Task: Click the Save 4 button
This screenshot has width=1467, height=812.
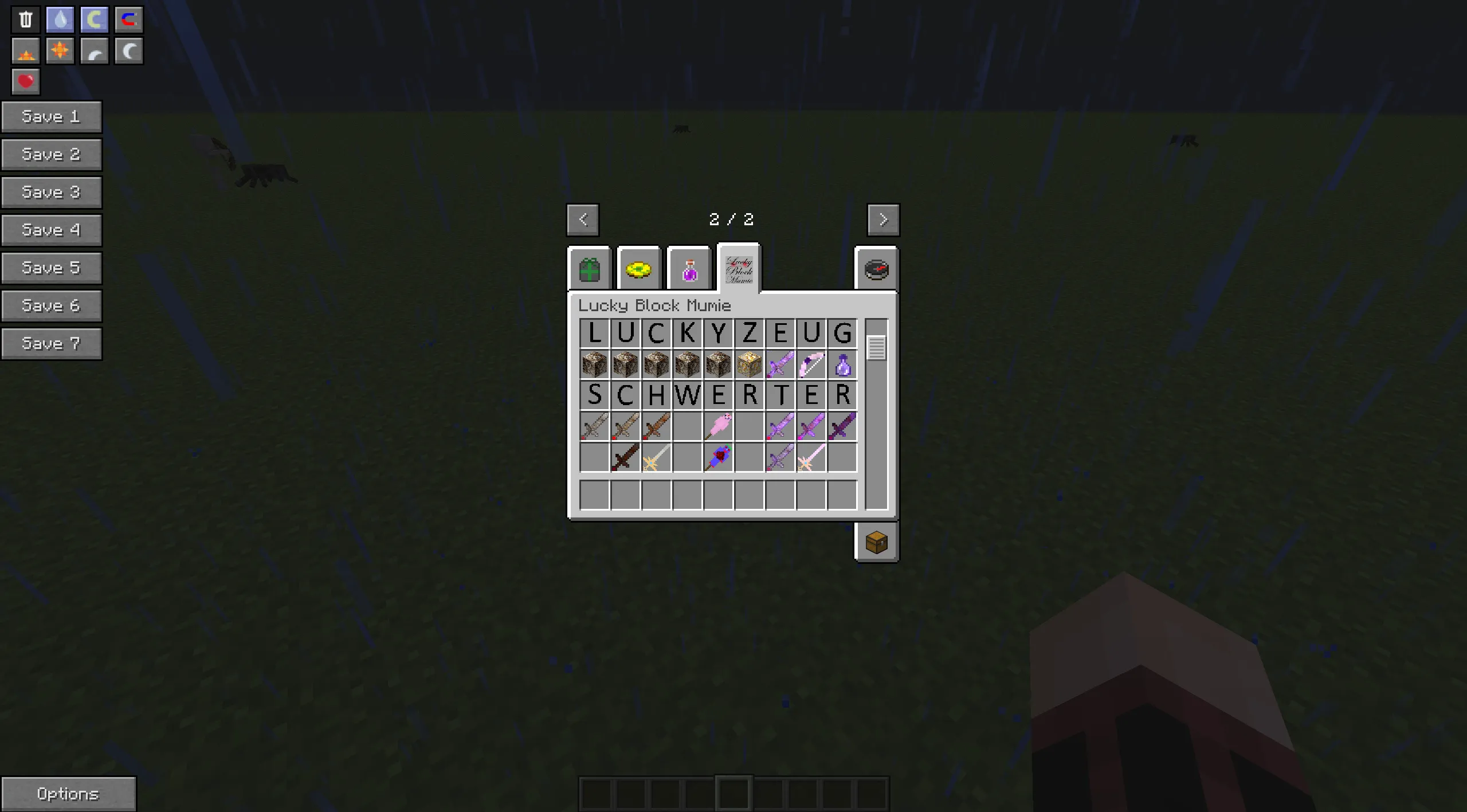Action: (52, 230)
